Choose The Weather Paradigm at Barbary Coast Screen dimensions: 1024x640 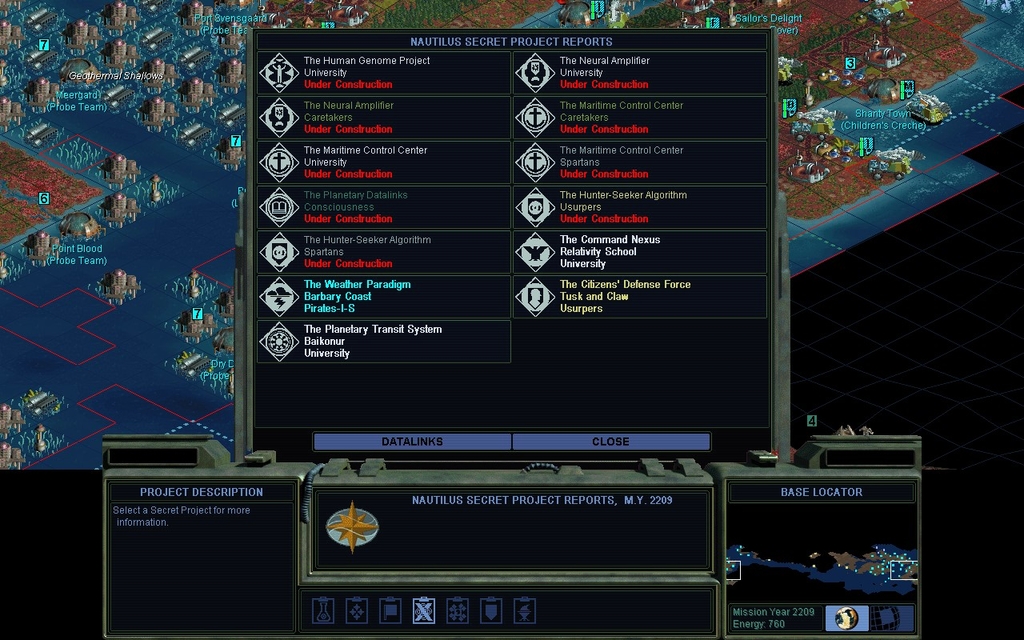click(384, 297)
